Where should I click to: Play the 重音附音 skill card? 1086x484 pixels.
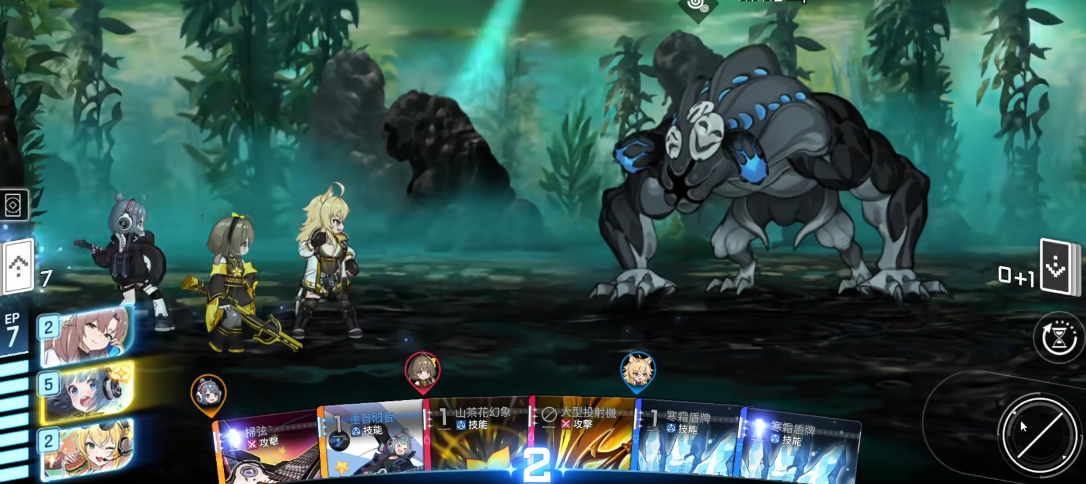pos(372,440)
